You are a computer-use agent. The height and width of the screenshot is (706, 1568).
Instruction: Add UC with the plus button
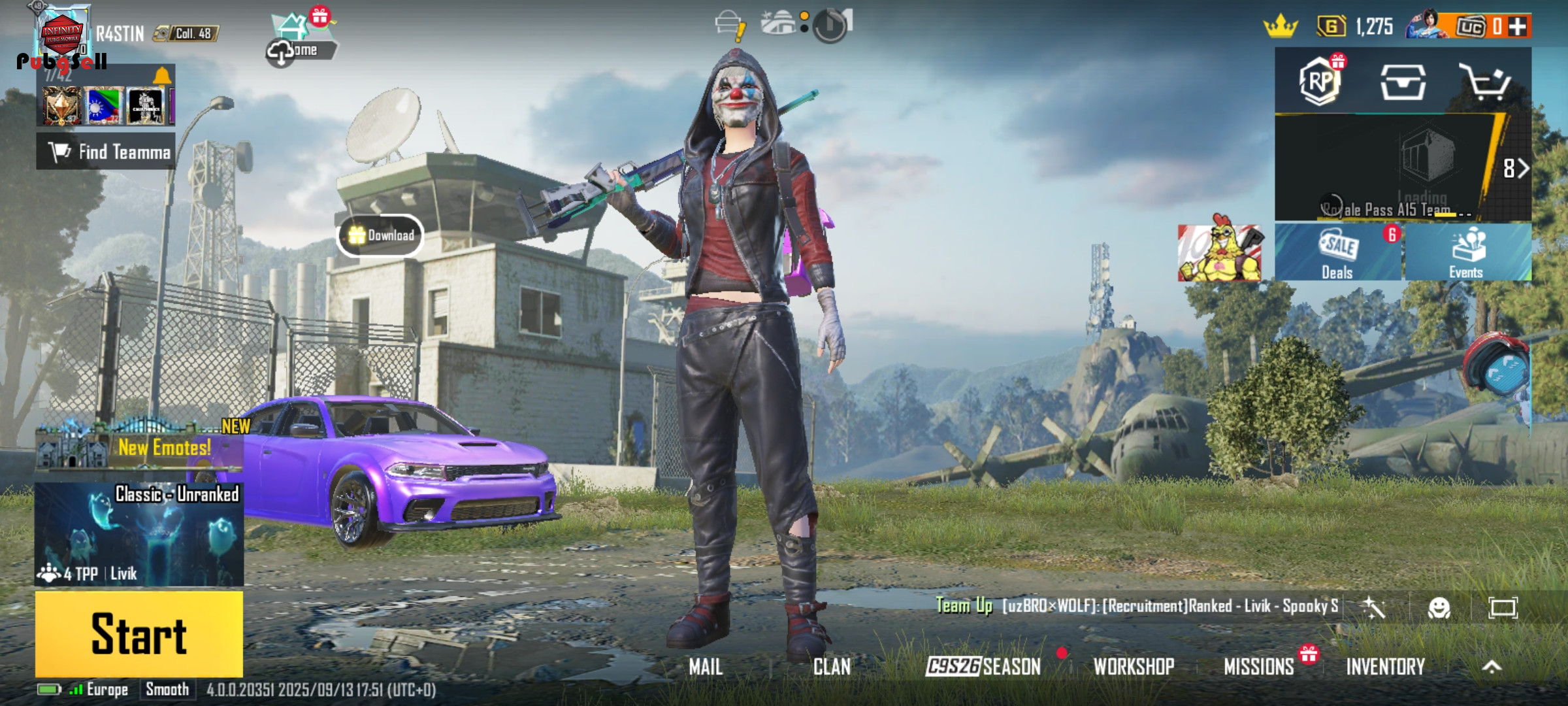(x=1518, y=27)
